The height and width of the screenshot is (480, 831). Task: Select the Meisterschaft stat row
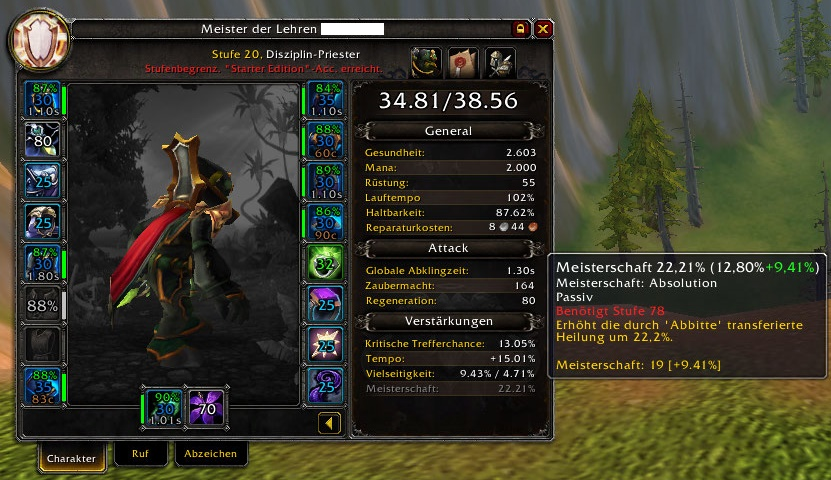(x=447, y=387)
